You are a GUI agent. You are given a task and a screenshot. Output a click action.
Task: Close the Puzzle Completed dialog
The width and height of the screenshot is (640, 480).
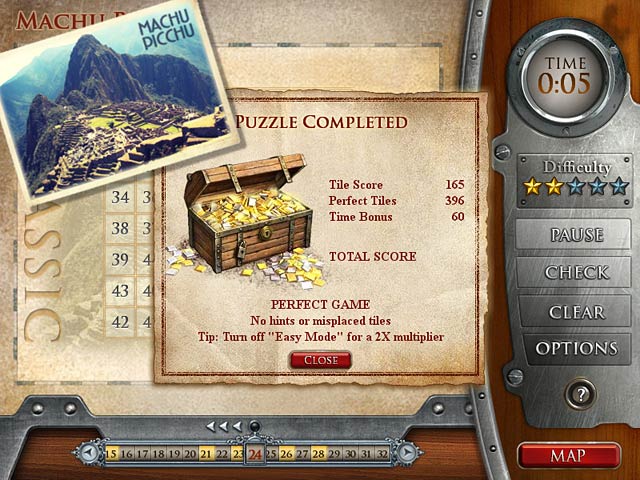click(x=320, y=360)
